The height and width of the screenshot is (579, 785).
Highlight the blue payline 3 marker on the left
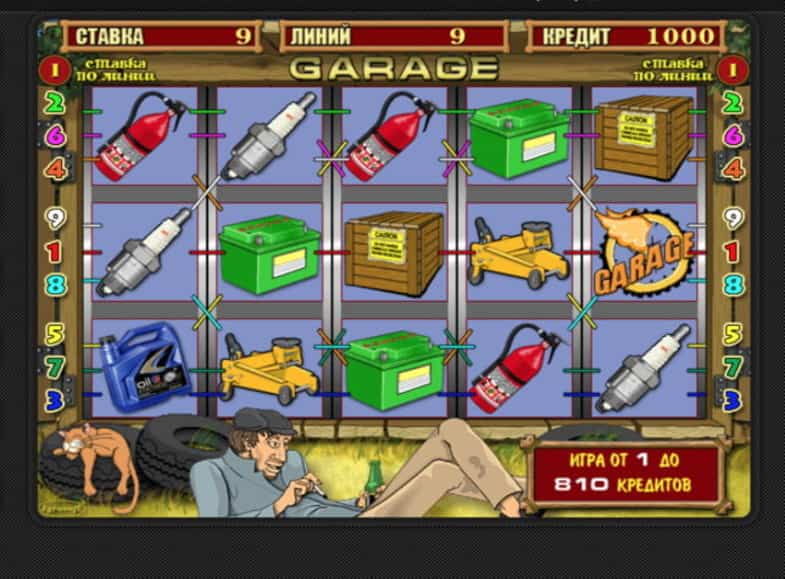54,400
